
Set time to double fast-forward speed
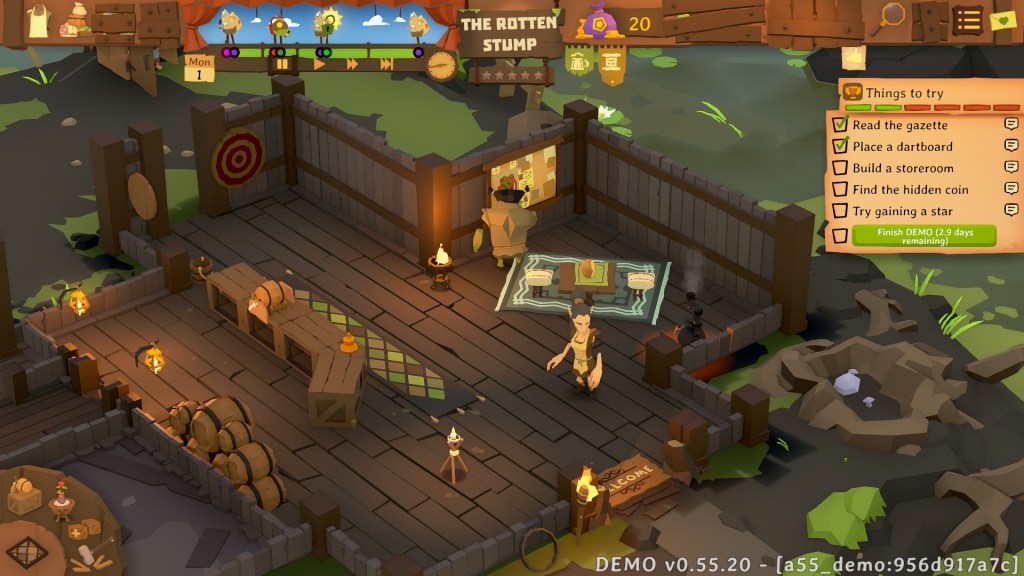coord(352,64)
